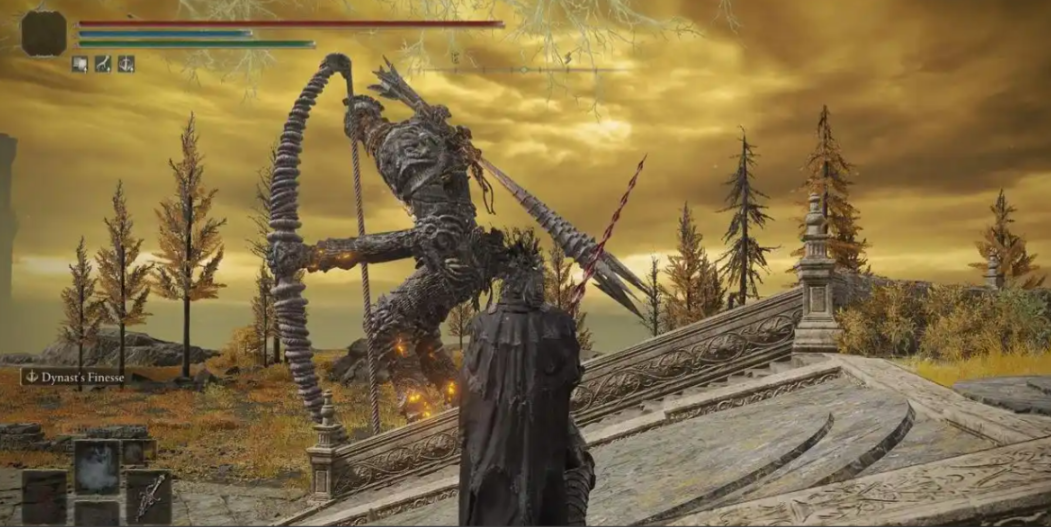
Task: Click the dark octagonal character emblem
Action: [44, 33]
